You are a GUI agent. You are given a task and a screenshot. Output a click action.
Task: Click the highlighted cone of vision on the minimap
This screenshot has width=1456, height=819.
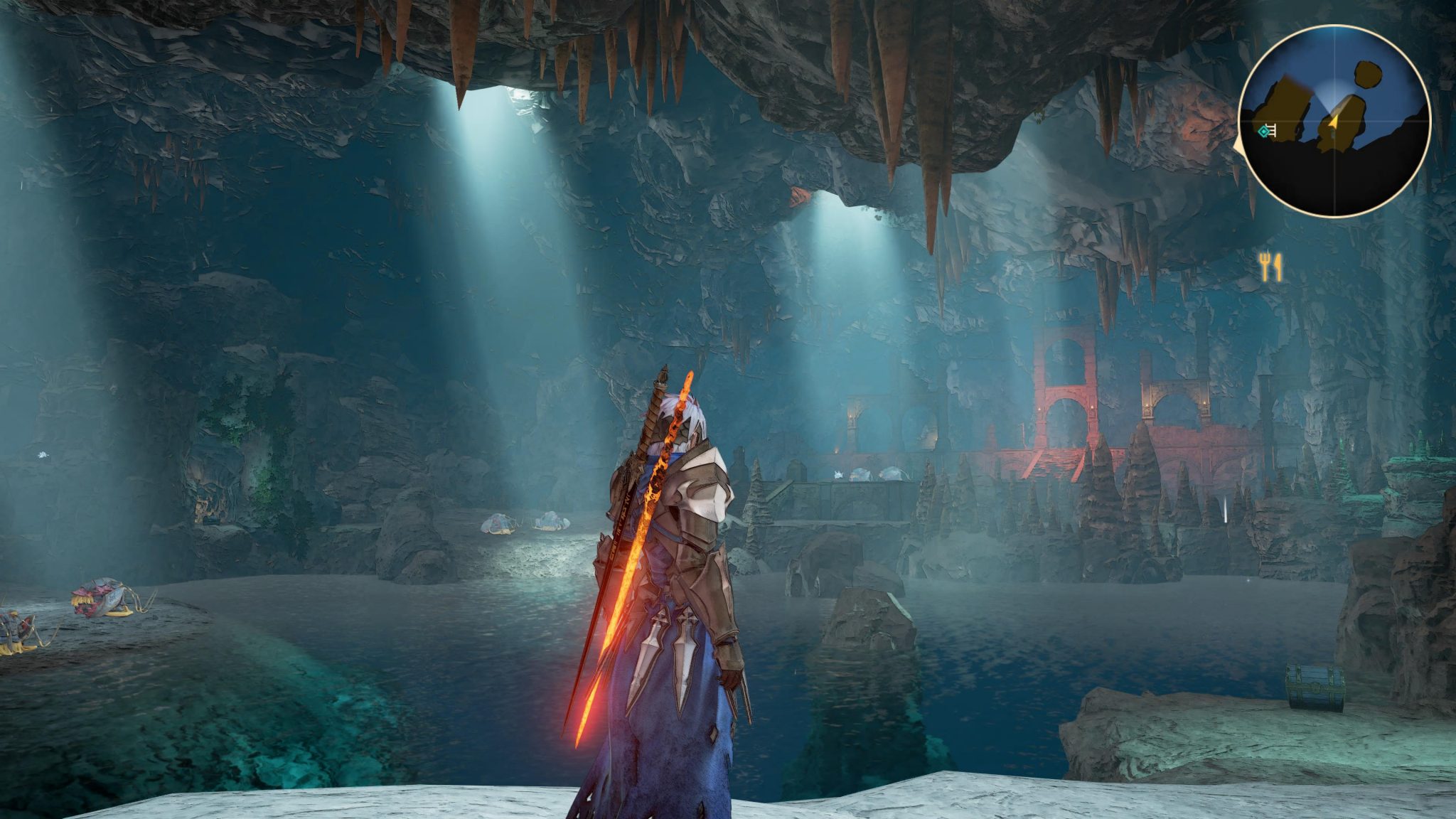(1331, 96)
